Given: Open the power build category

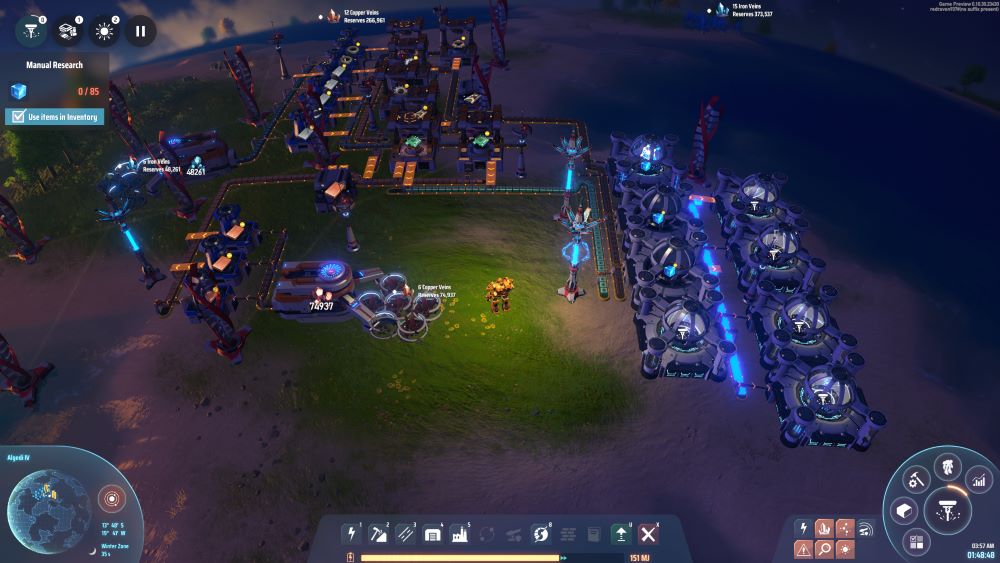Looking at the screenshot, I should (351, 534).
